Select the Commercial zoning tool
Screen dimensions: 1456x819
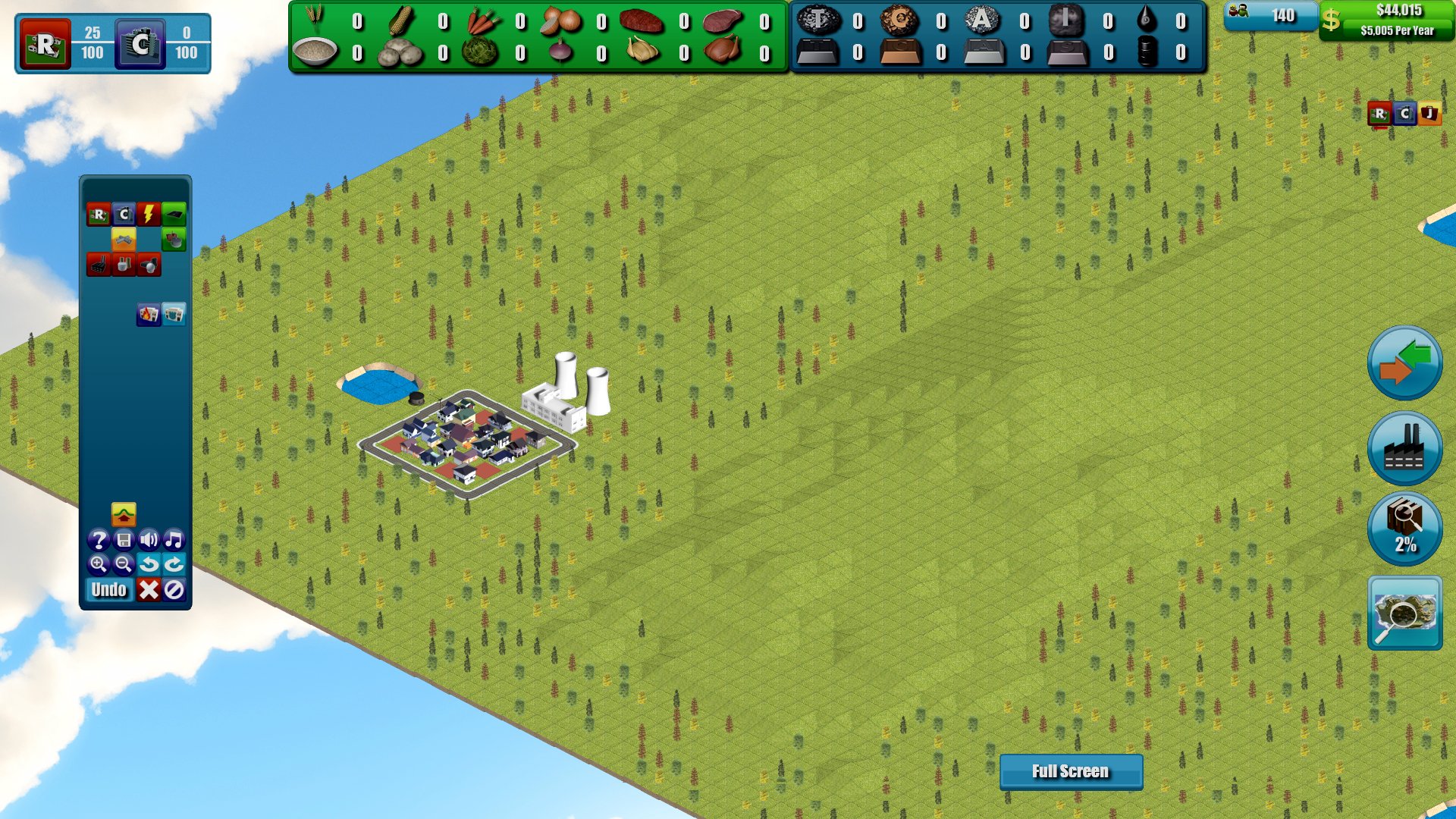124,215
